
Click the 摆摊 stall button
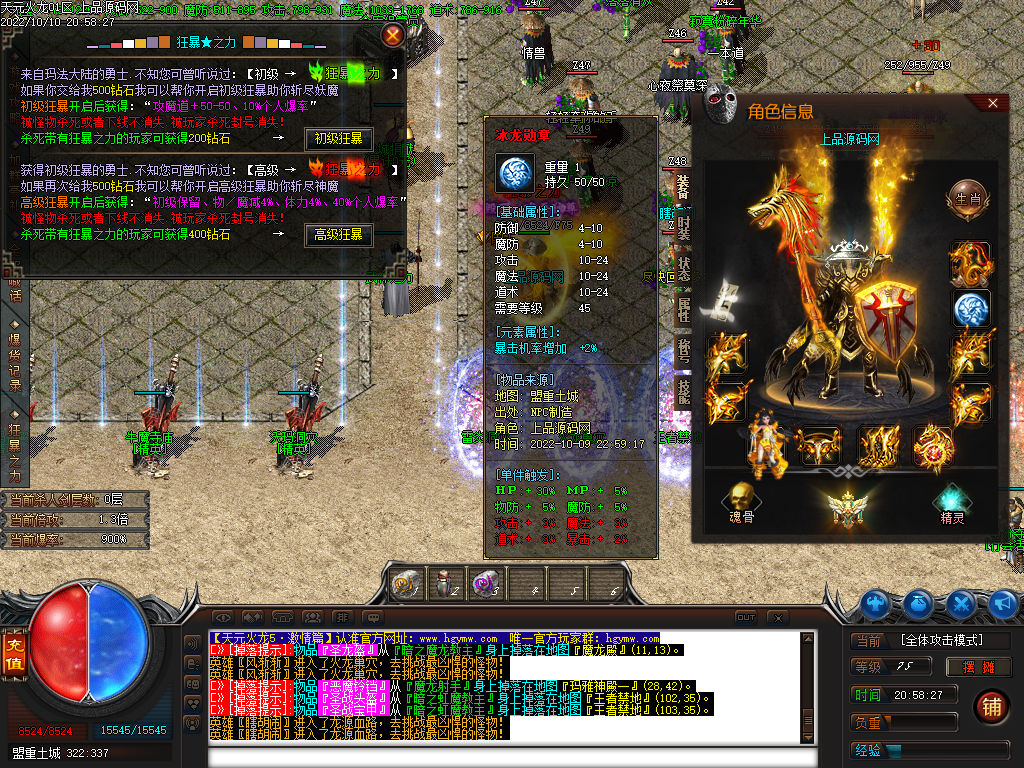pos(978,667)
